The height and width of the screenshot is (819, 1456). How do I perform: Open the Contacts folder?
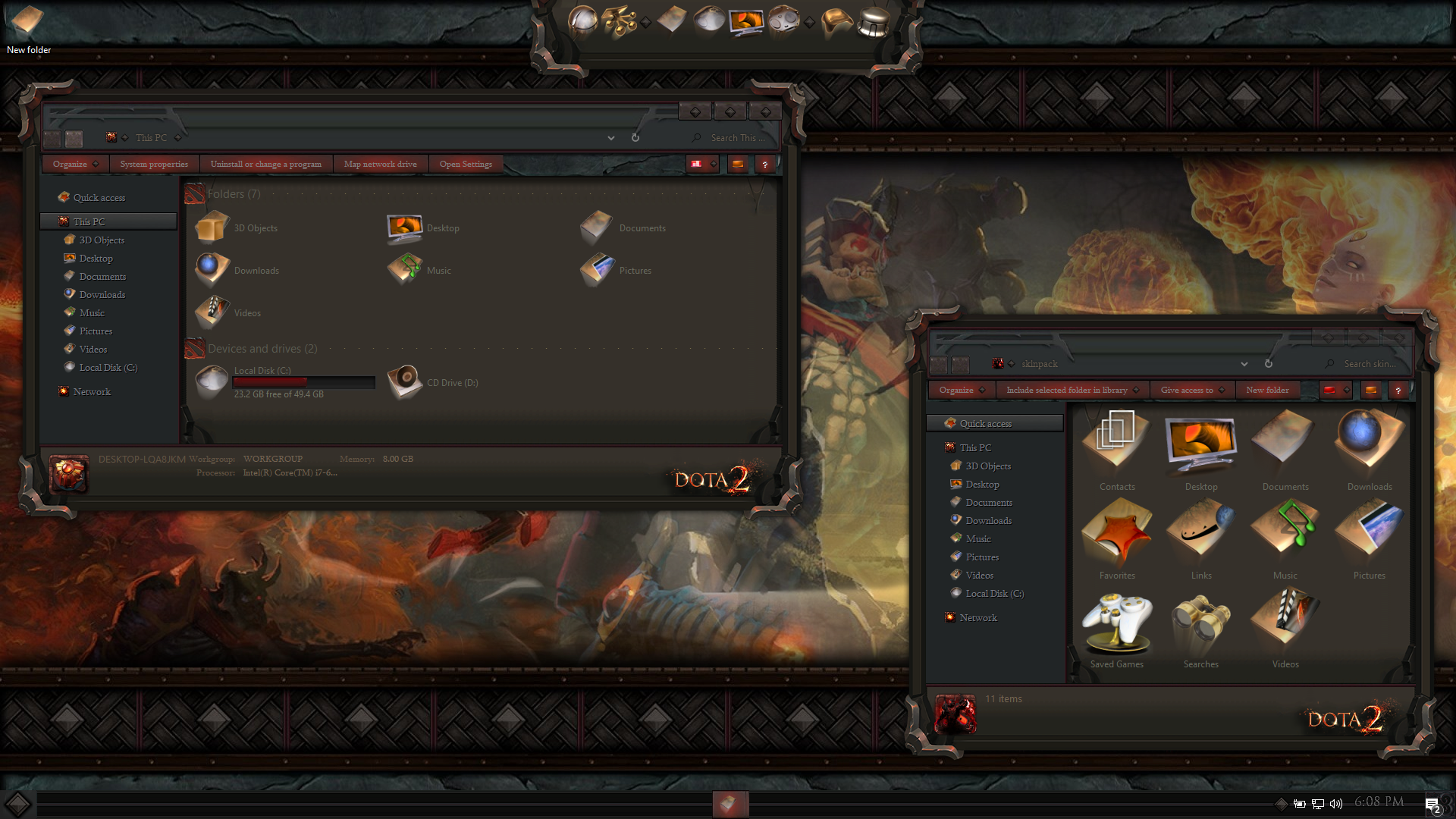click(x=1117, y=449)
